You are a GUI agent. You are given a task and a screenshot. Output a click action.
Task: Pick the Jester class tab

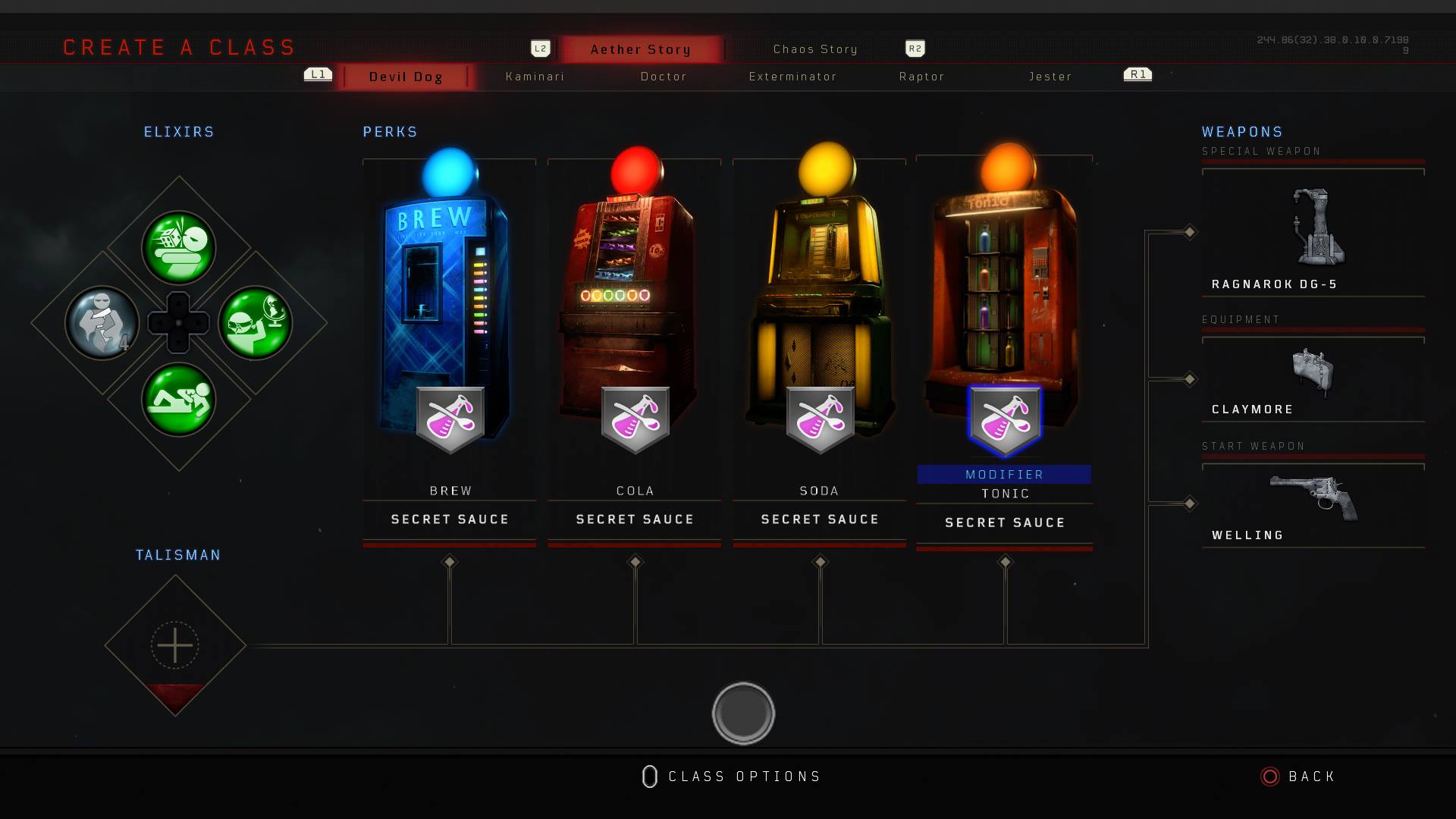pos(1050,77)
